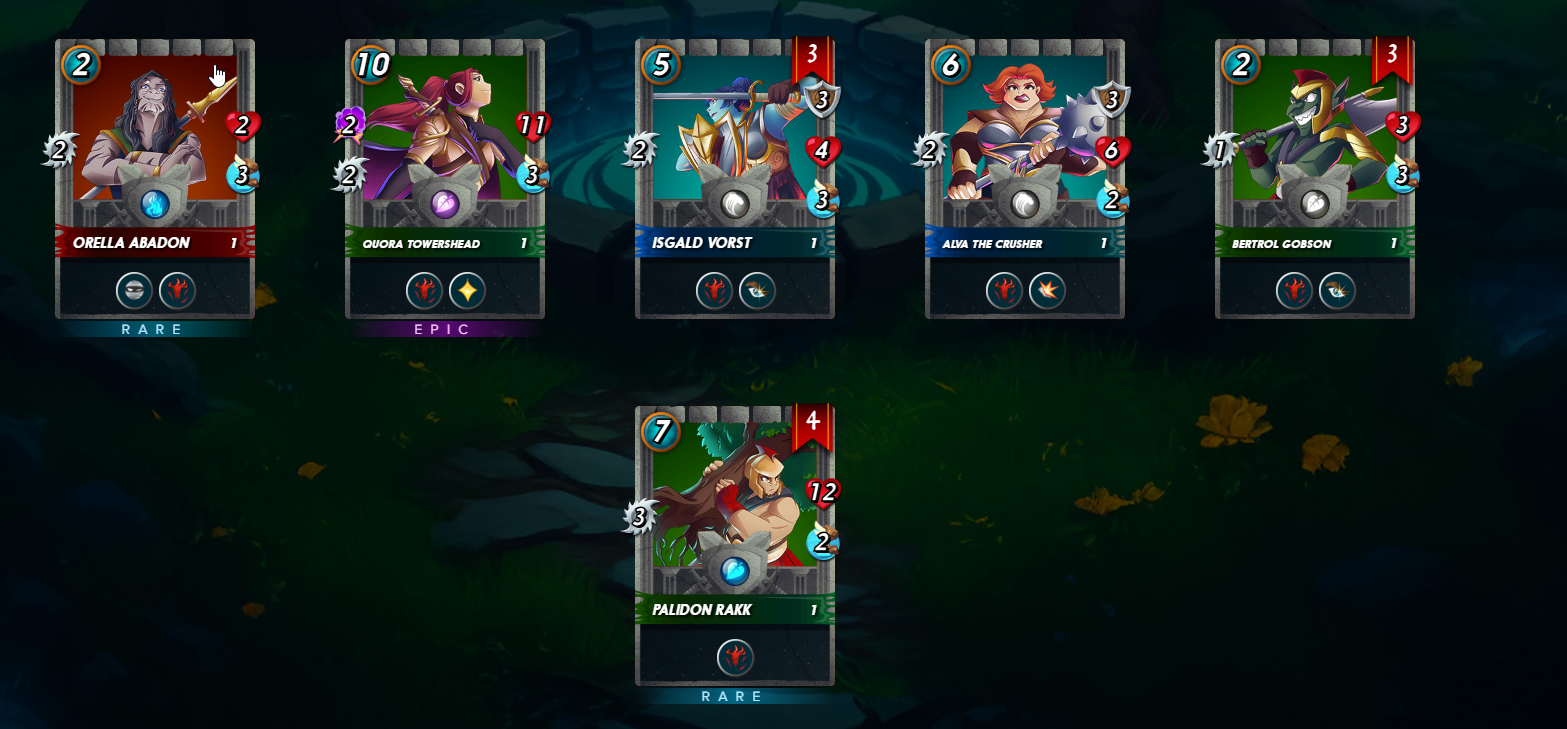Click Isgald Vorst's eye ability icon
1567x729 pixels.
tap(757, 291)
